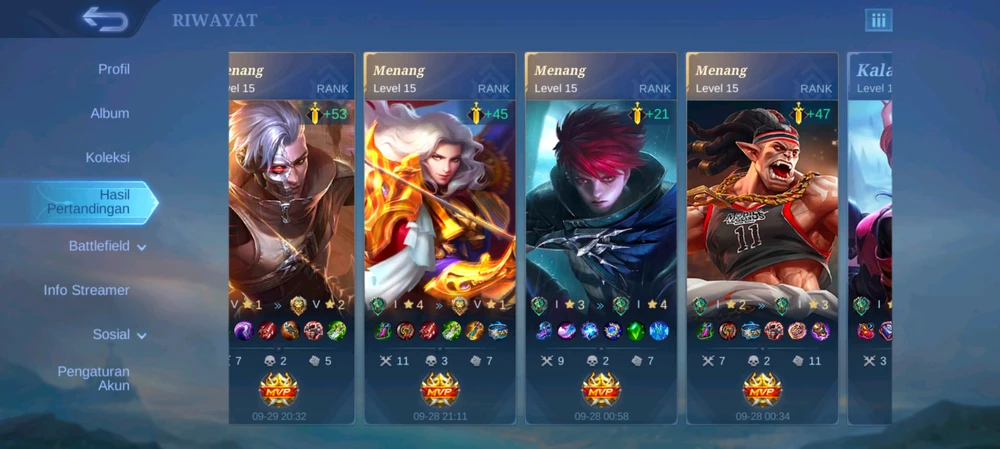1000x449 pixels.
Task: Select Hasil Pertandingan tab
Action: click(x=90, y=201)
